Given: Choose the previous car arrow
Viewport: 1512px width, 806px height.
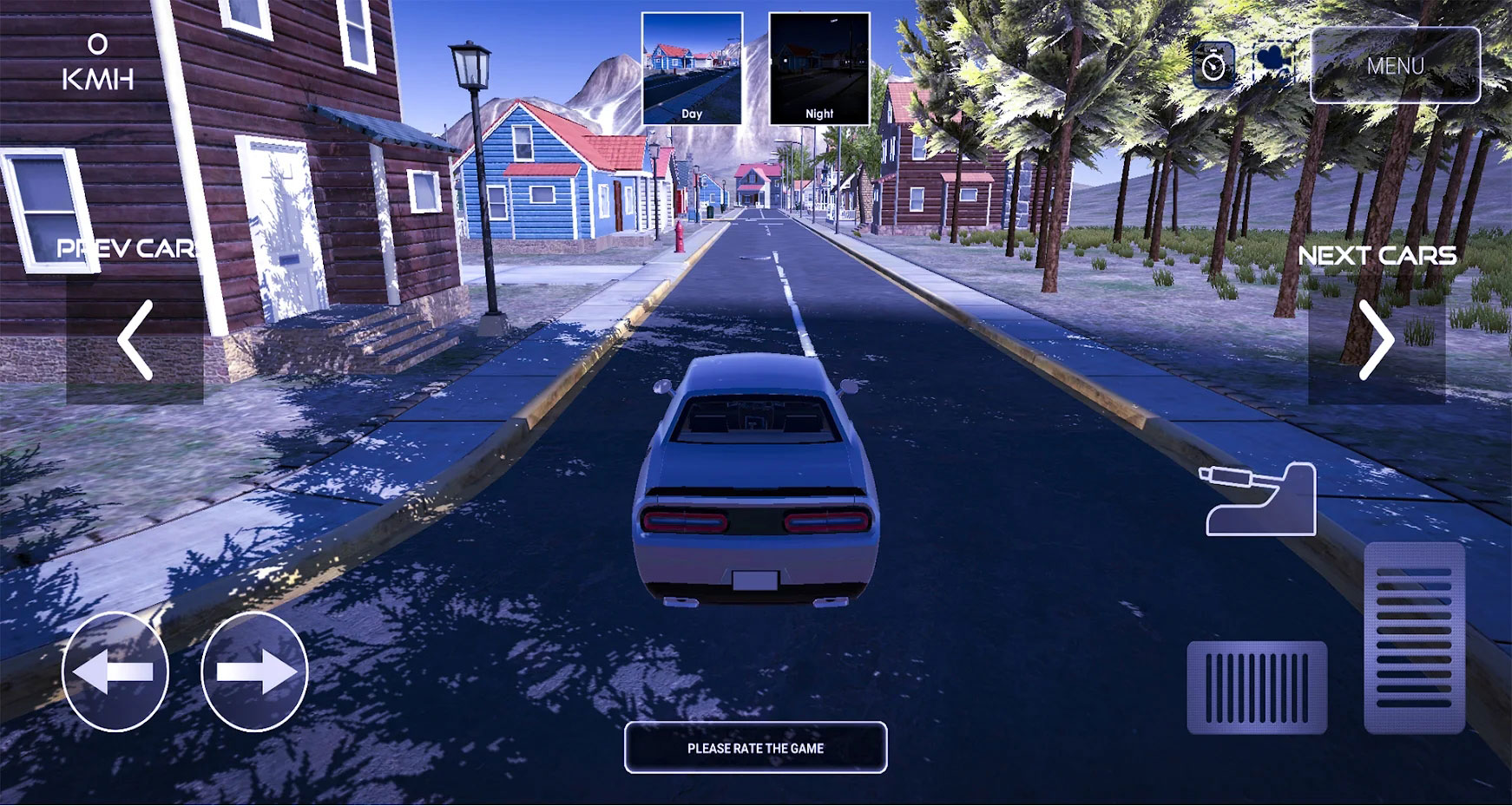Looking at the screenshot, I should [135, 340].
